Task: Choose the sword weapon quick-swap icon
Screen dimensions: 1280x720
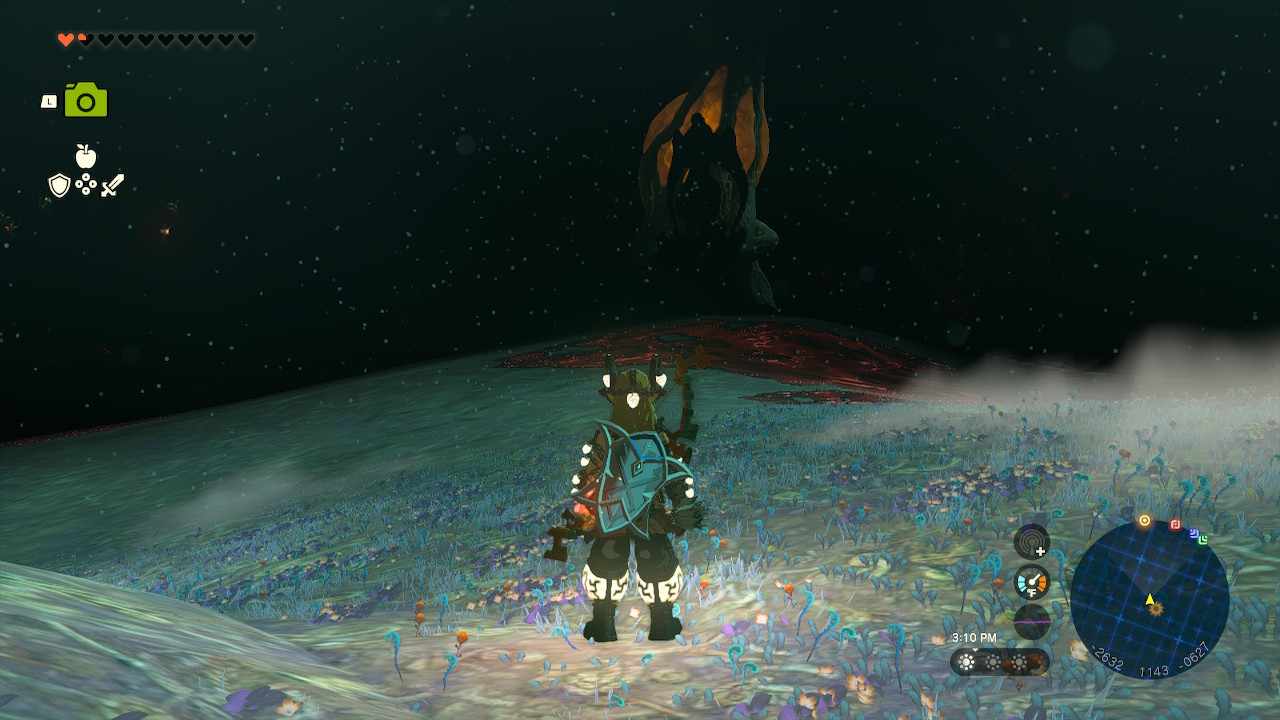Action: tap(112, 185)
